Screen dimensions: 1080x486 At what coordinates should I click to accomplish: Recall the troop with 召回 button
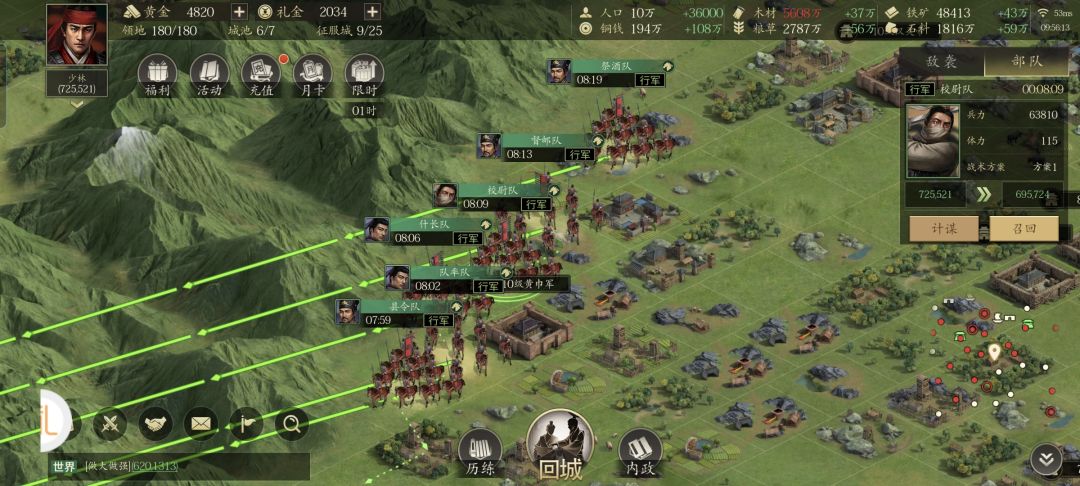click(1023, 228)
